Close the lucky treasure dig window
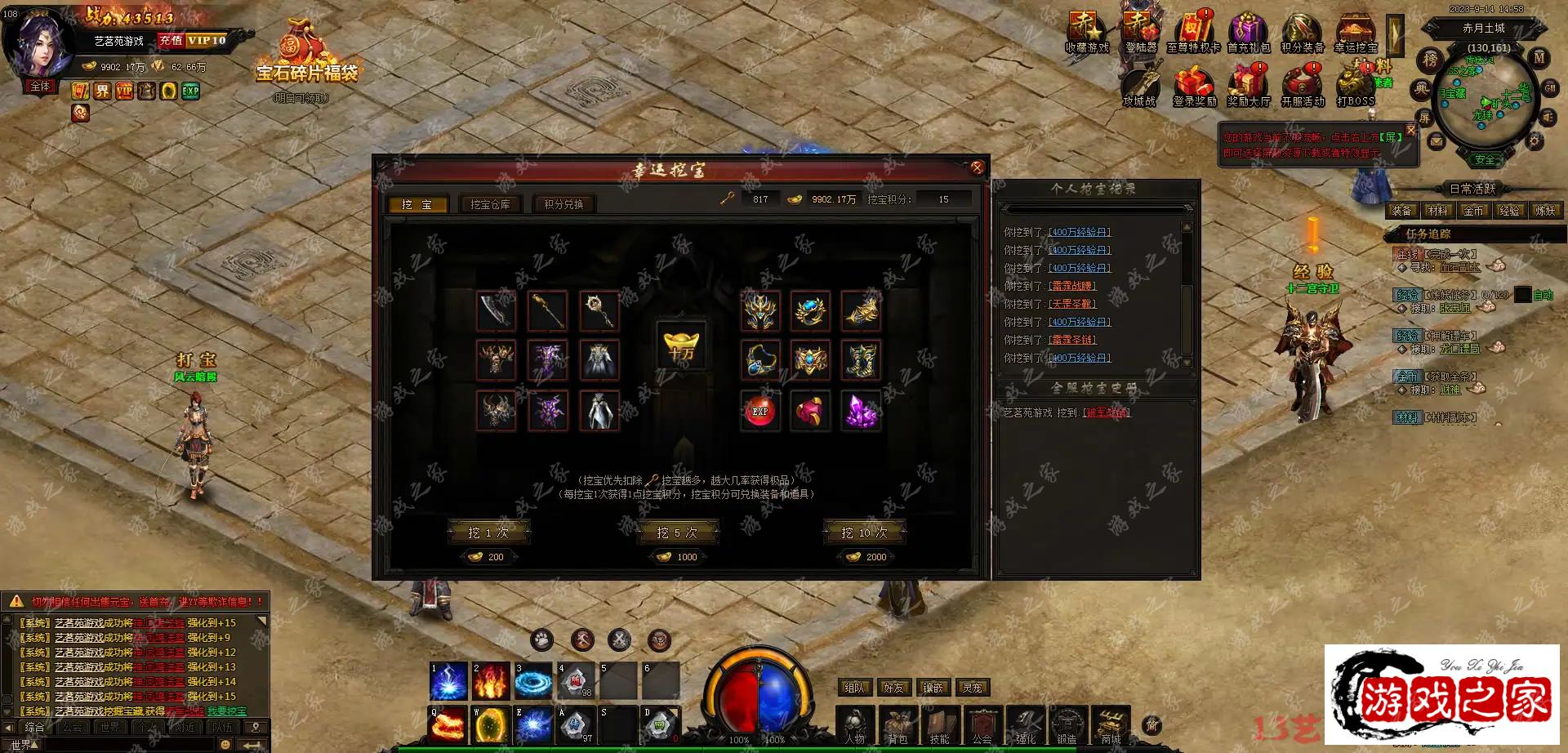Screen dimensions: 1568x753 (977, 168)
